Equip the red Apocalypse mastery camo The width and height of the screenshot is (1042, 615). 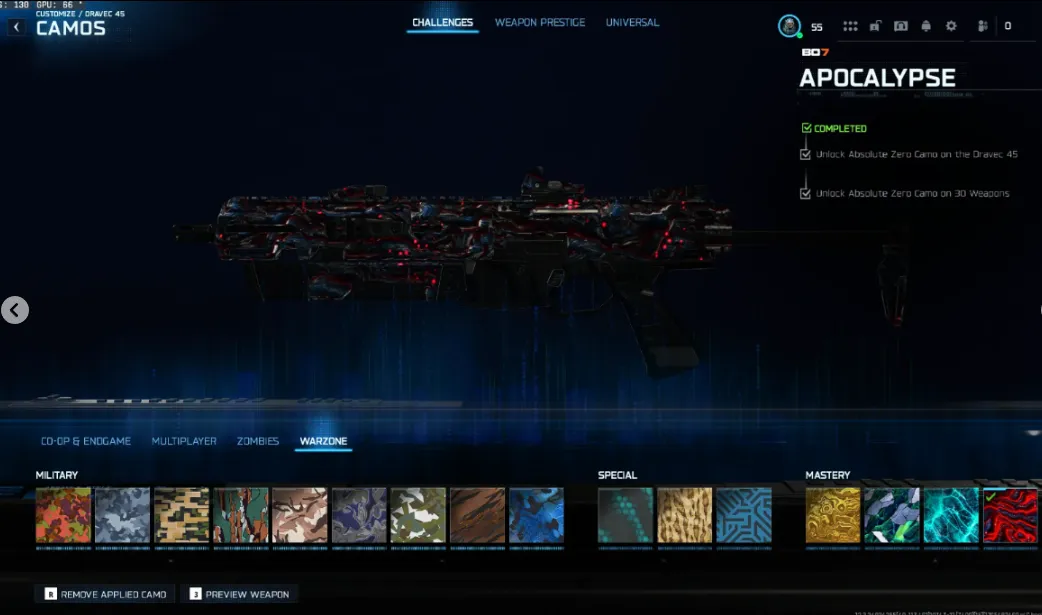[x=1009, y=516]
